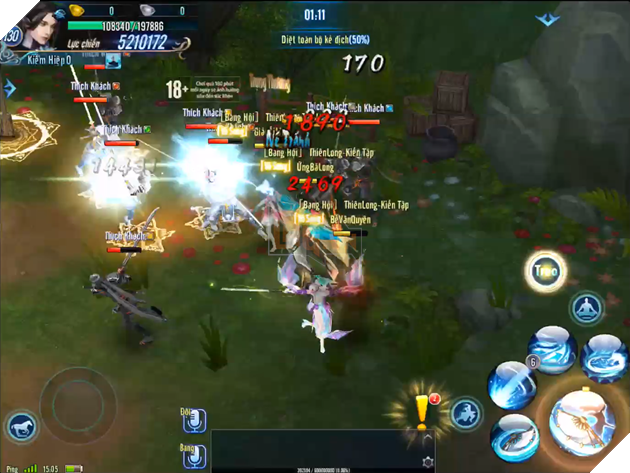The image size is (630, 473).
Task: Tap the horse mount button
Action: coord(21,428)
